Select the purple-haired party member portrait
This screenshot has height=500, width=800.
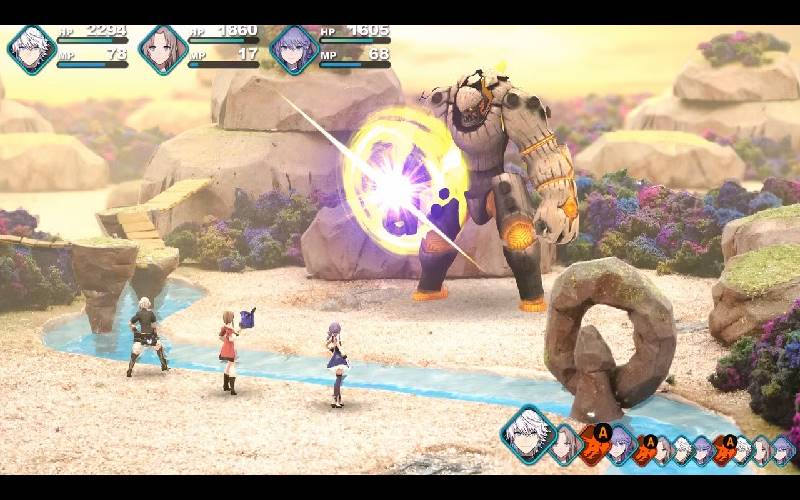(x=293, y=49)
